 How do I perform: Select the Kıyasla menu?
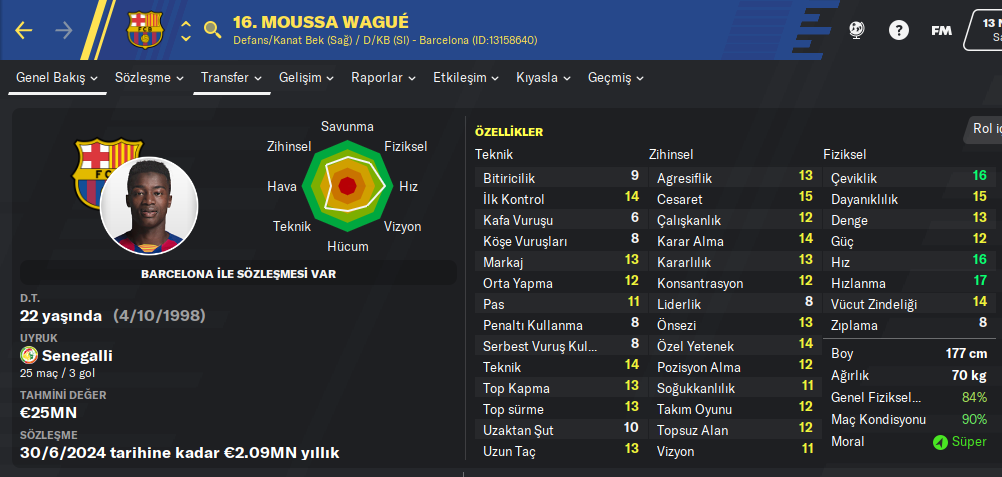click(543, 77)
